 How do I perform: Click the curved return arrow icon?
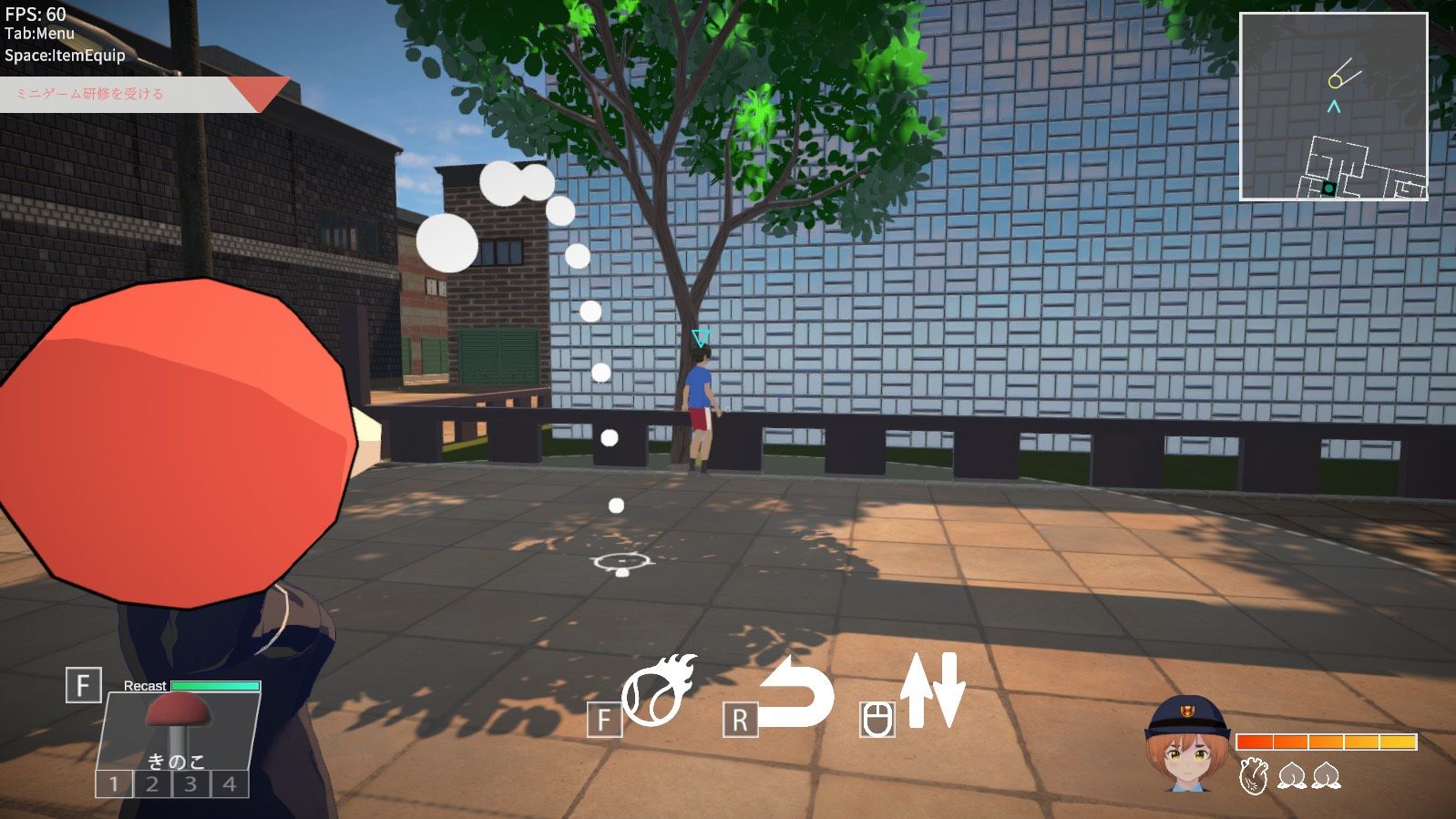[796, 692]
